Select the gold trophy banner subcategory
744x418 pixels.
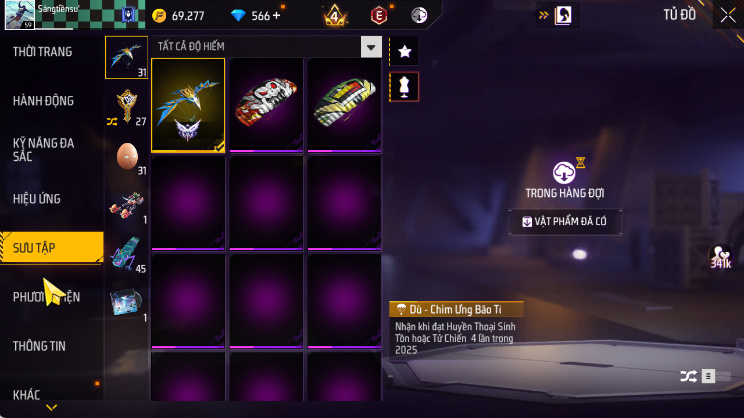point(127,106)
